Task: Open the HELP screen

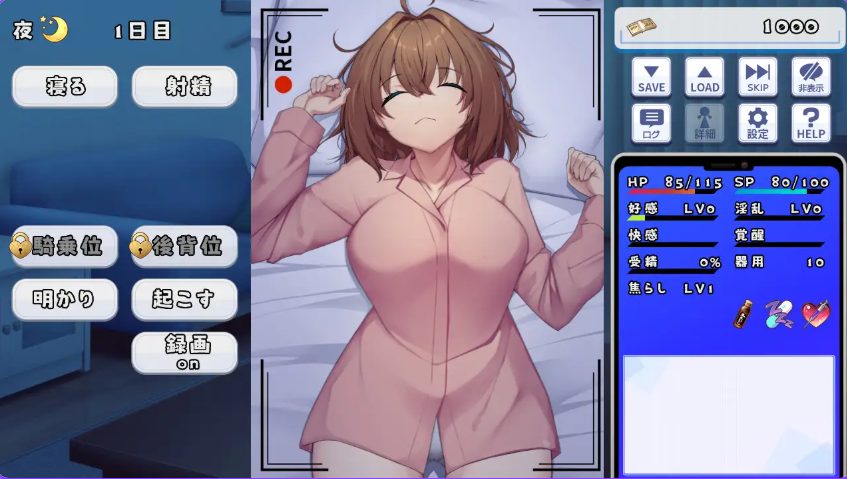Action: 811,124
